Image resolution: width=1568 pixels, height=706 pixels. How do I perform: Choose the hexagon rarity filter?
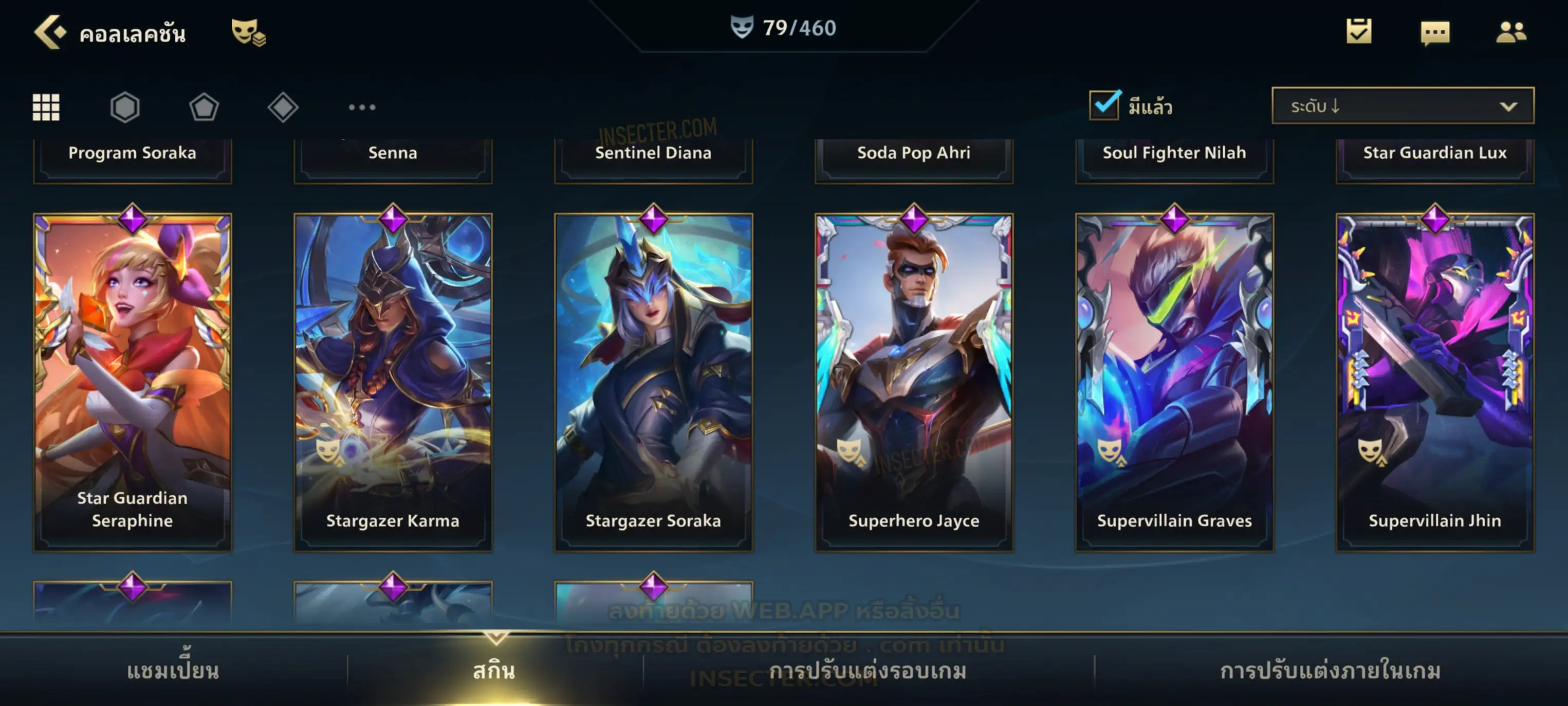click(x=125, y=108)
